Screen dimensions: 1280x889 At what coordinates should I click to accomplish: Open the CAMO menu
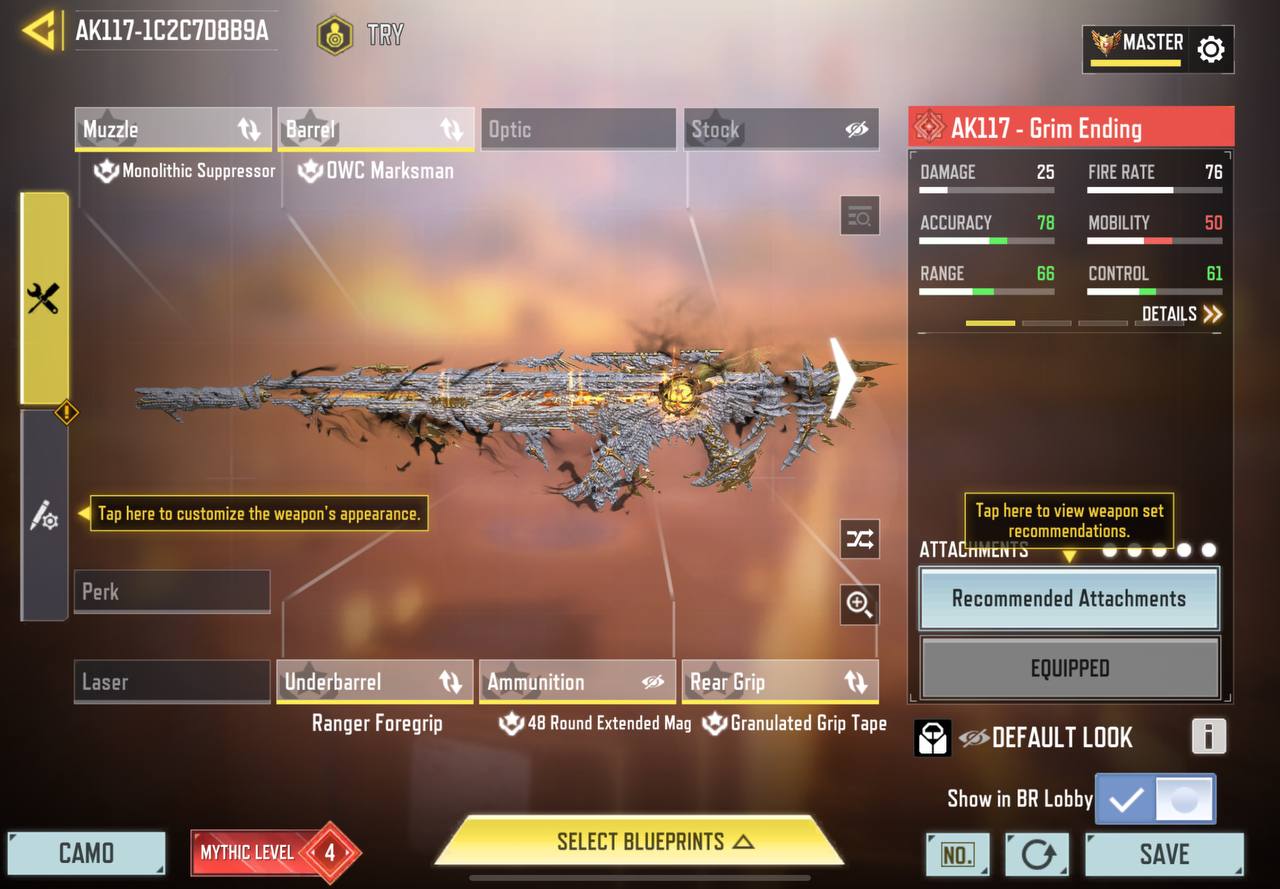[x=86, y=853]
